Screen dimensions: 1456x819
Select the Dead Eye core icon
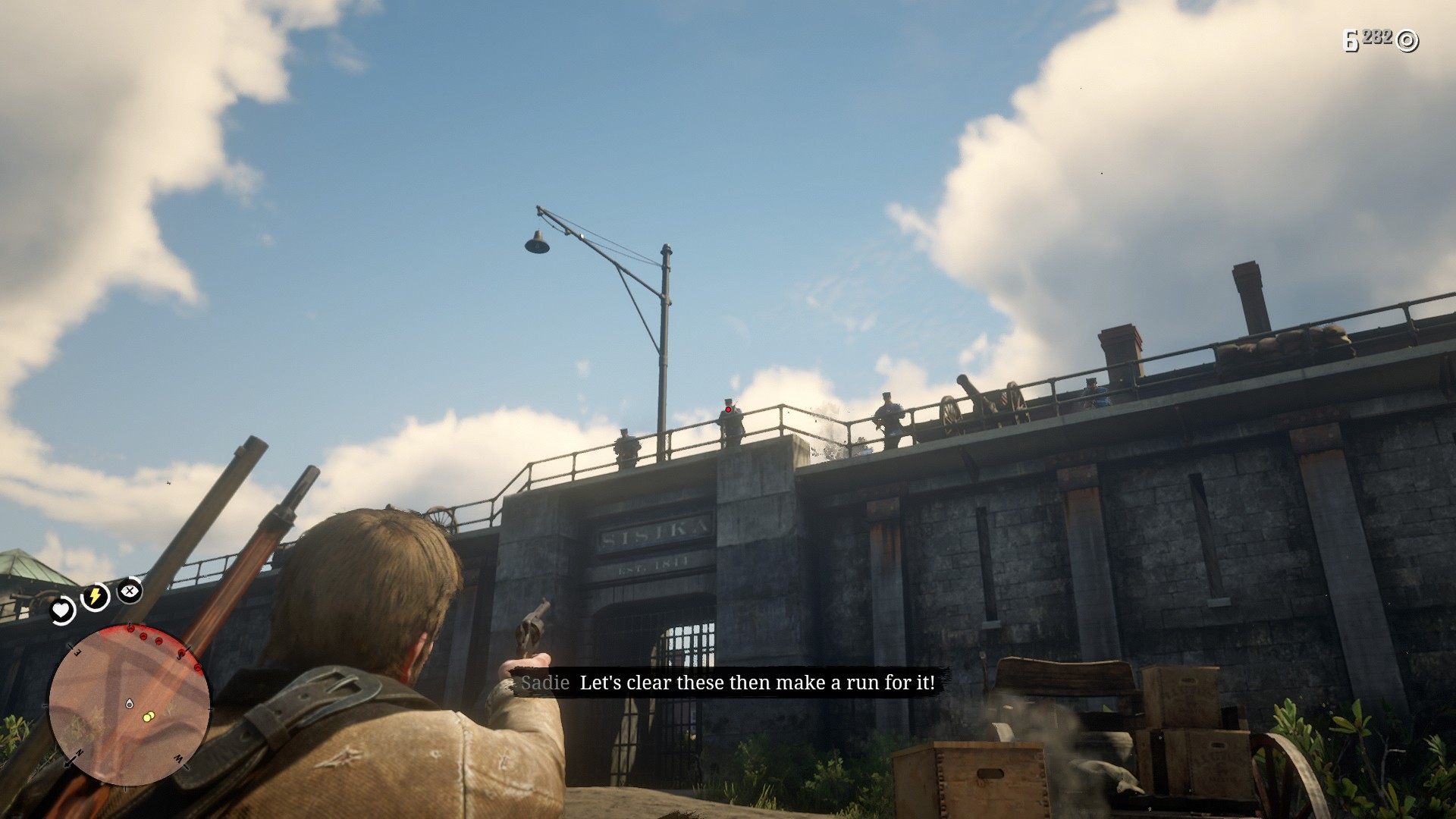coord(130,589)
